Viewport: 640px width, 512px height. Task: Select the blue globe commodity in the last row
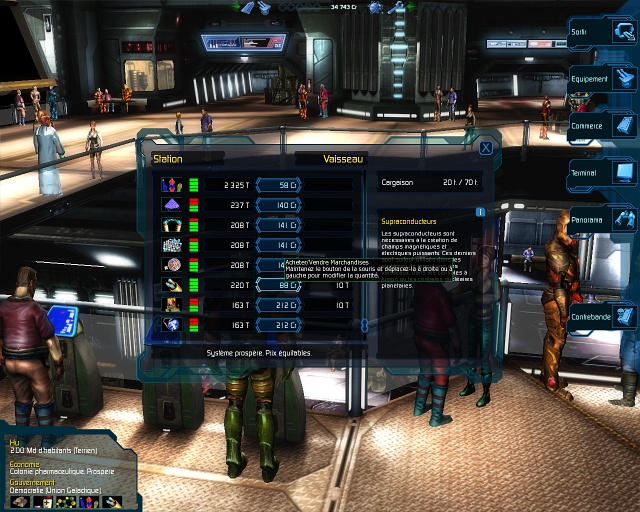coord(171,325)
